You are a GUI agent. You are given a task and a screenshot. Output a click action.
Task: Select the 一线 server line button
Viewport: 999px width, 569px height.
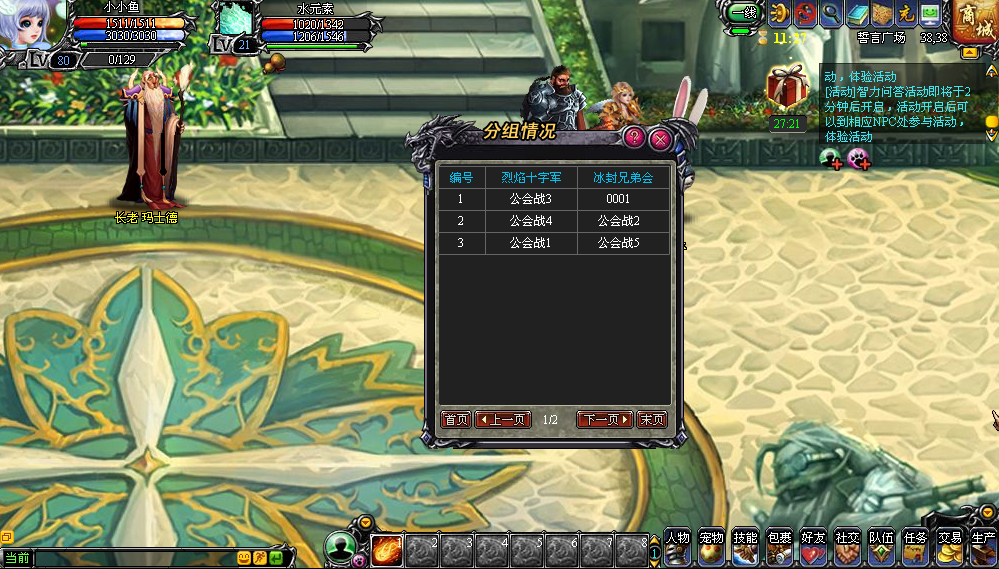(x=742, y=13)
